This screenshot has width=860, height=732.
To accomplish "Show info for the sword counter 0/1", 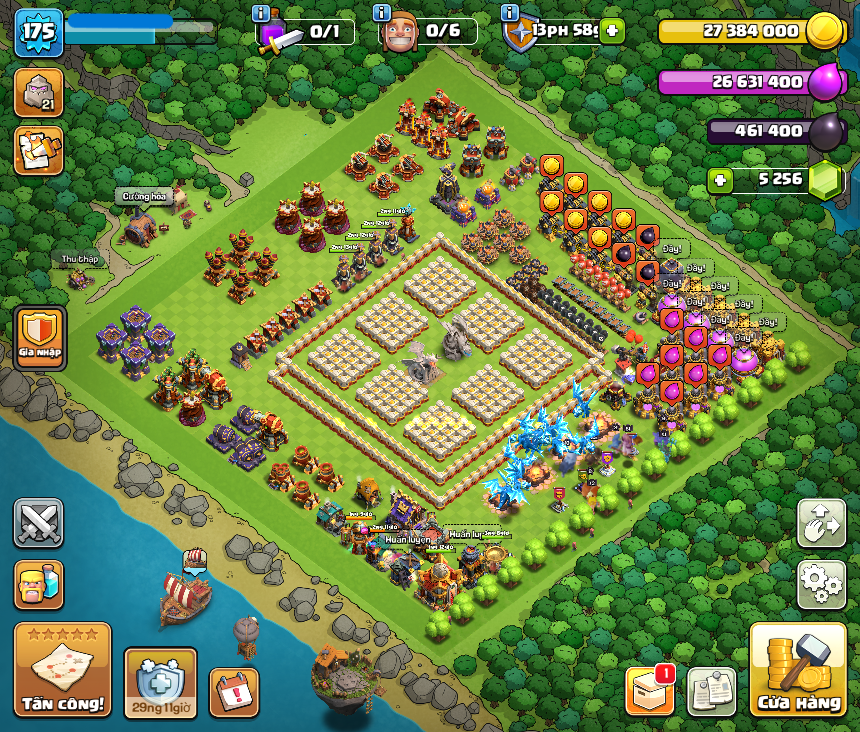I will [261, 13].
